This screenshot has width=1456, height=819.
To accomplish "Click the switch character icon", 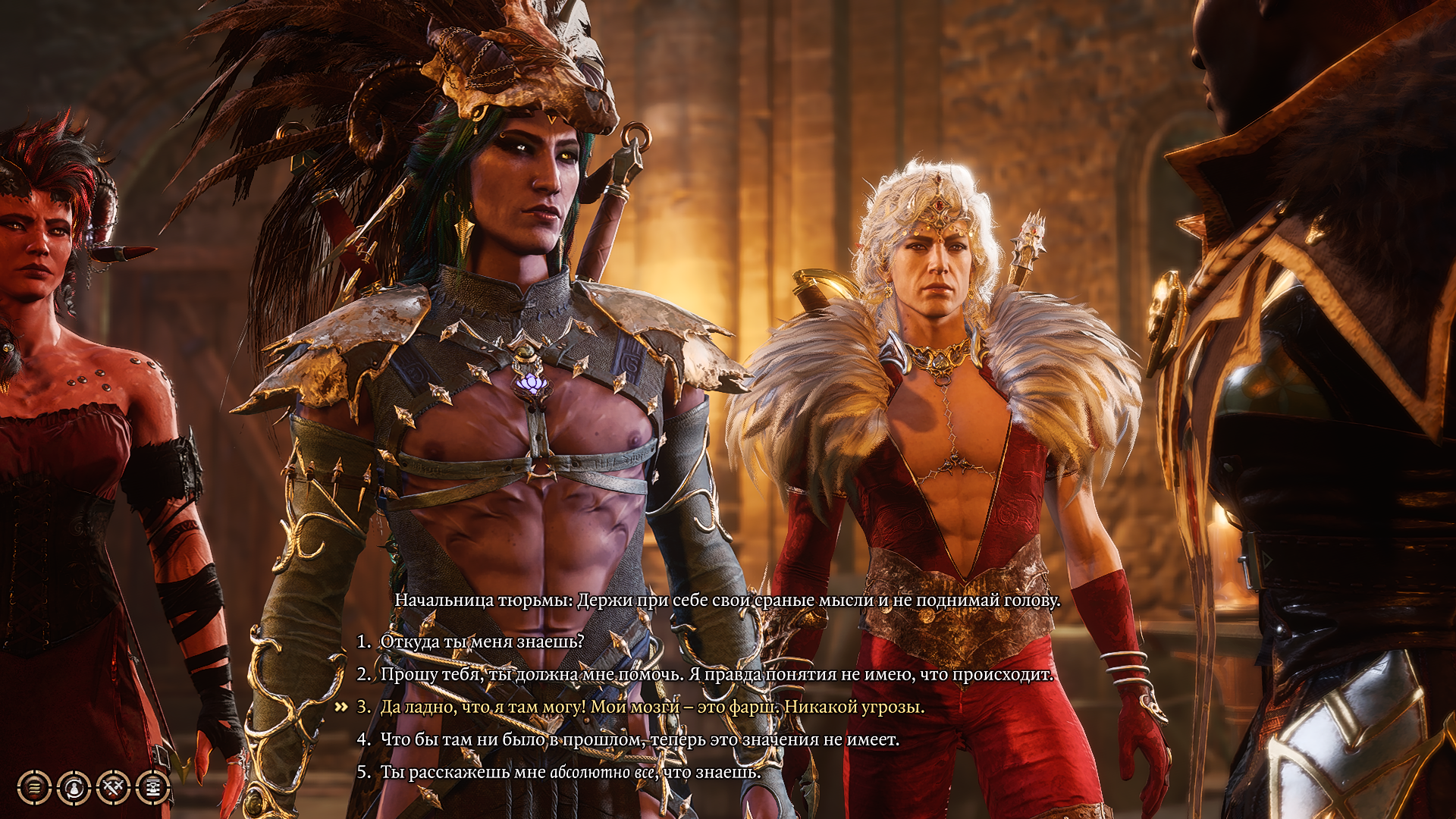I will 74,788.
